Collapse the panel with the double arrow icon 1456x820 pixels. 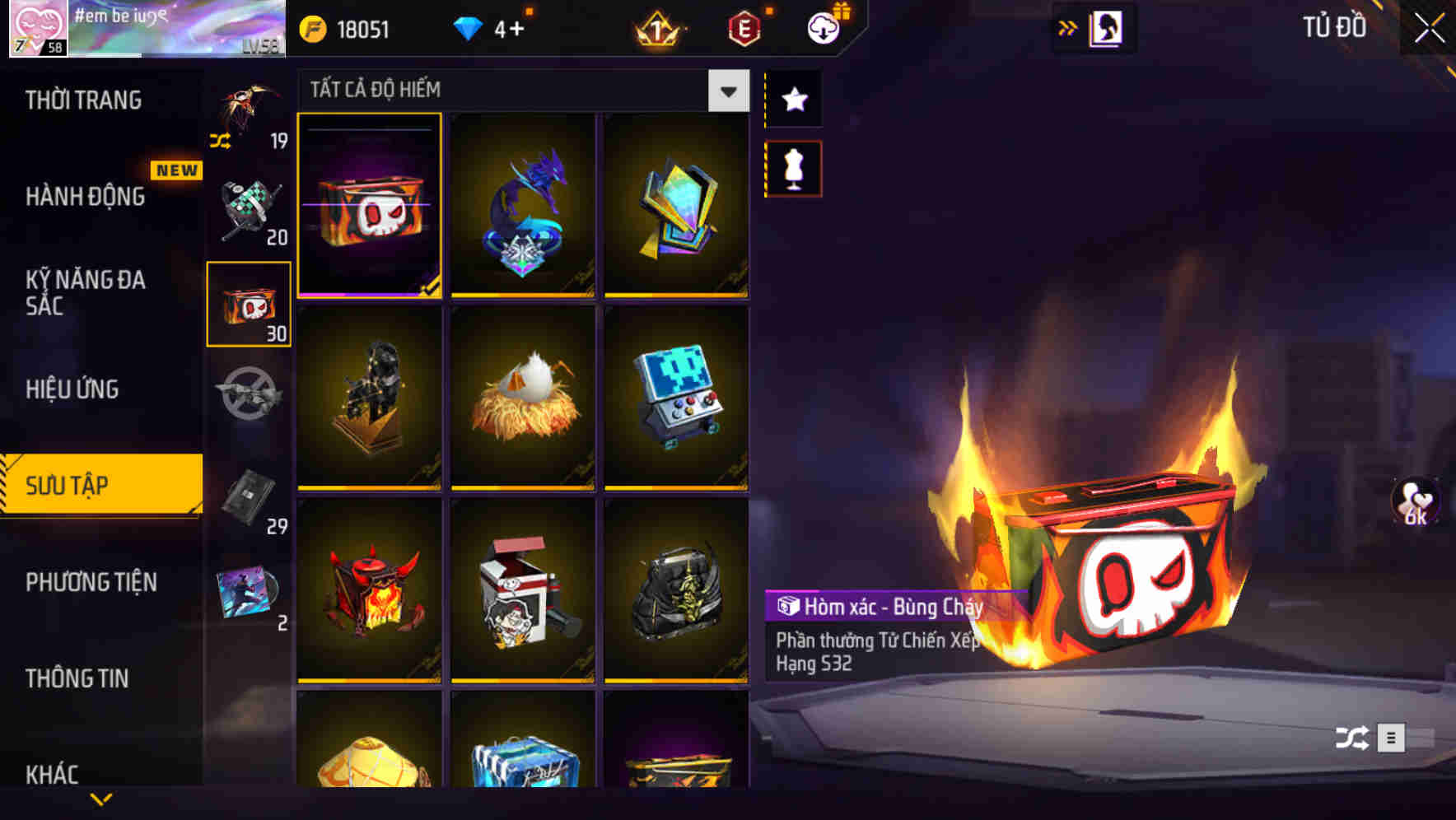click(x=1066, y=27)
